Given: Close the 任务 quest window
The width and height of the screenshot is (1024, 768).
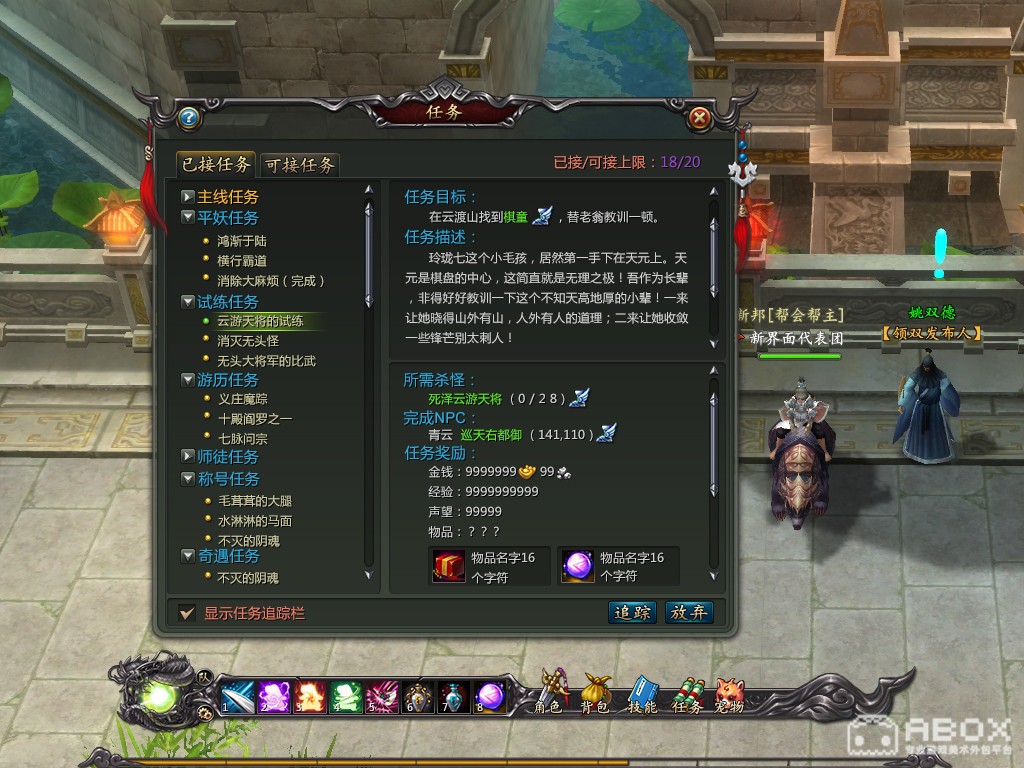Looking at the screenshot, I should [x=700, y=118].
